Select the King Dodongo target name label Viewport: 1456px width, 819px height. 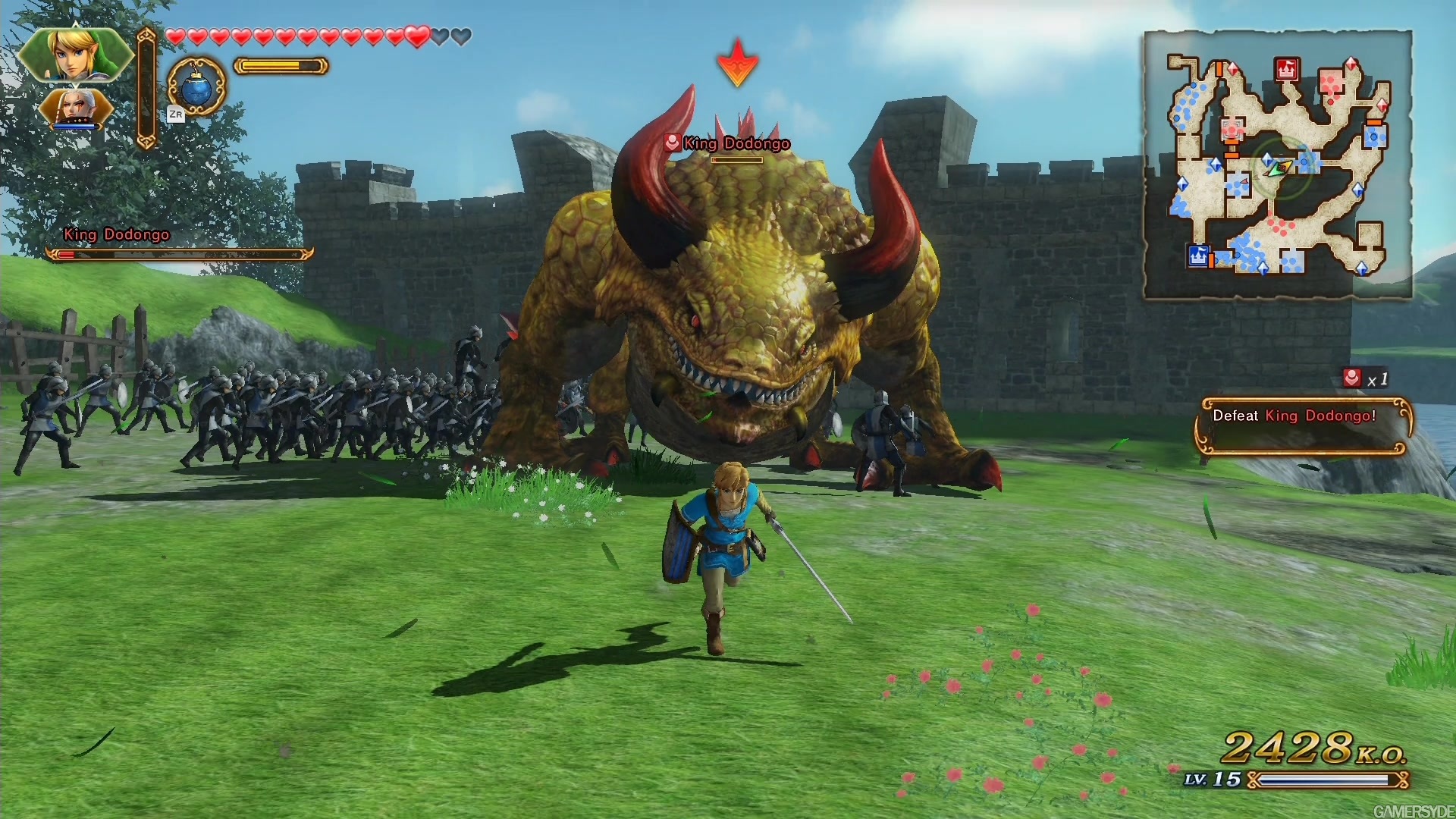tap(736, 143)
